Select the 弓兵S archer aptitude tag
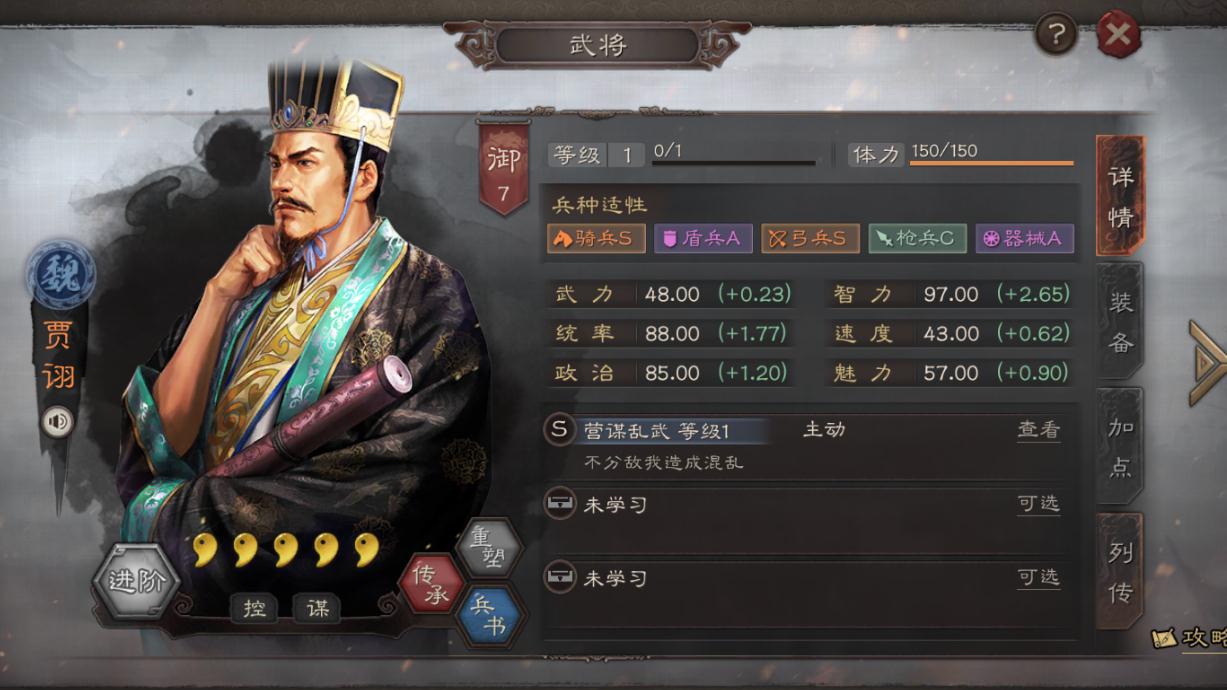Image resolution: width=1227 pixels, height=690 pixels. 810,239
